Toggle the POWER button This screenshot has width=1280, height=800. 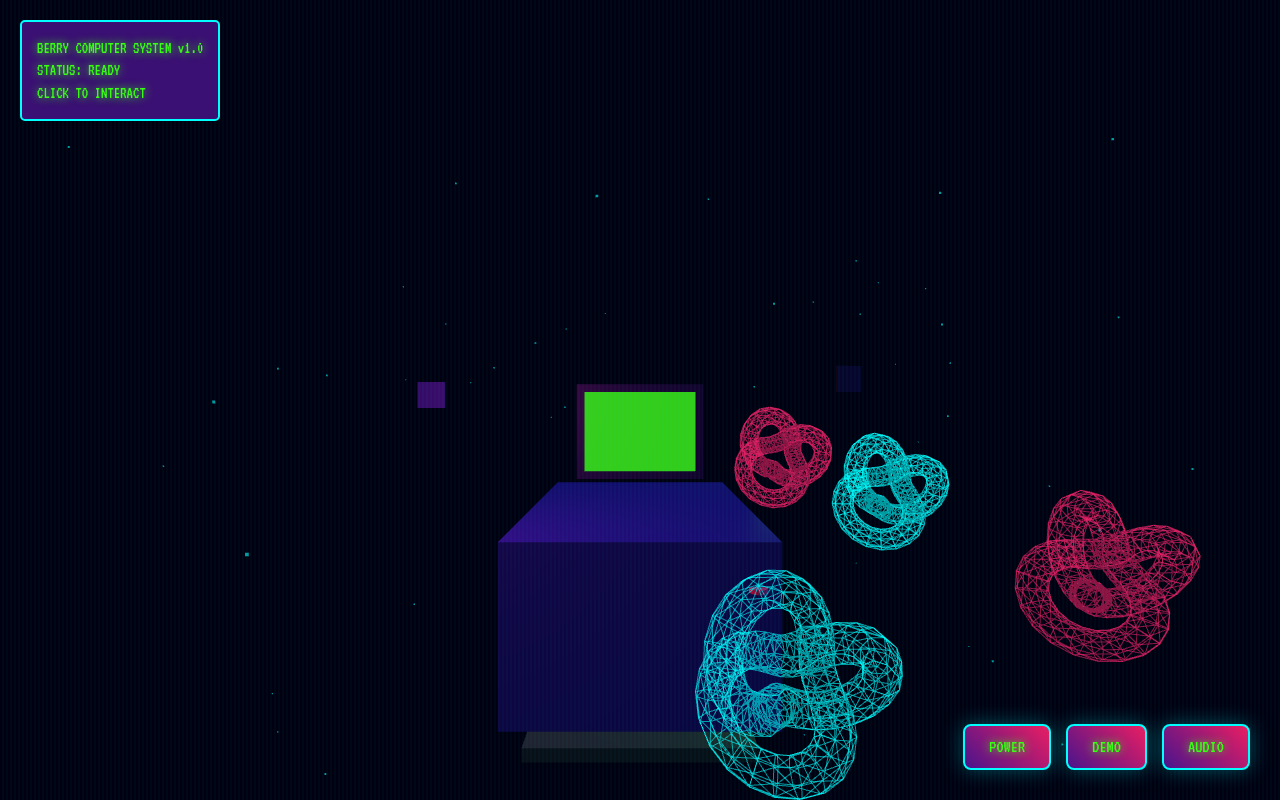pyautogui.click(x=1007, y=747)
